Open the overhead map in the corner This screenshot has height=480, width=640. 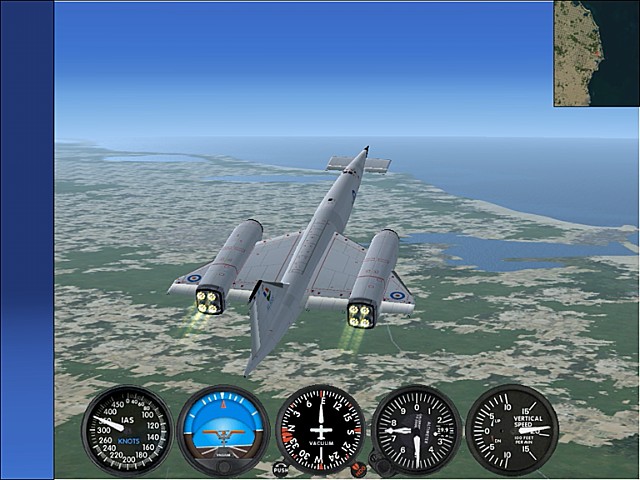tap(596, 53)
